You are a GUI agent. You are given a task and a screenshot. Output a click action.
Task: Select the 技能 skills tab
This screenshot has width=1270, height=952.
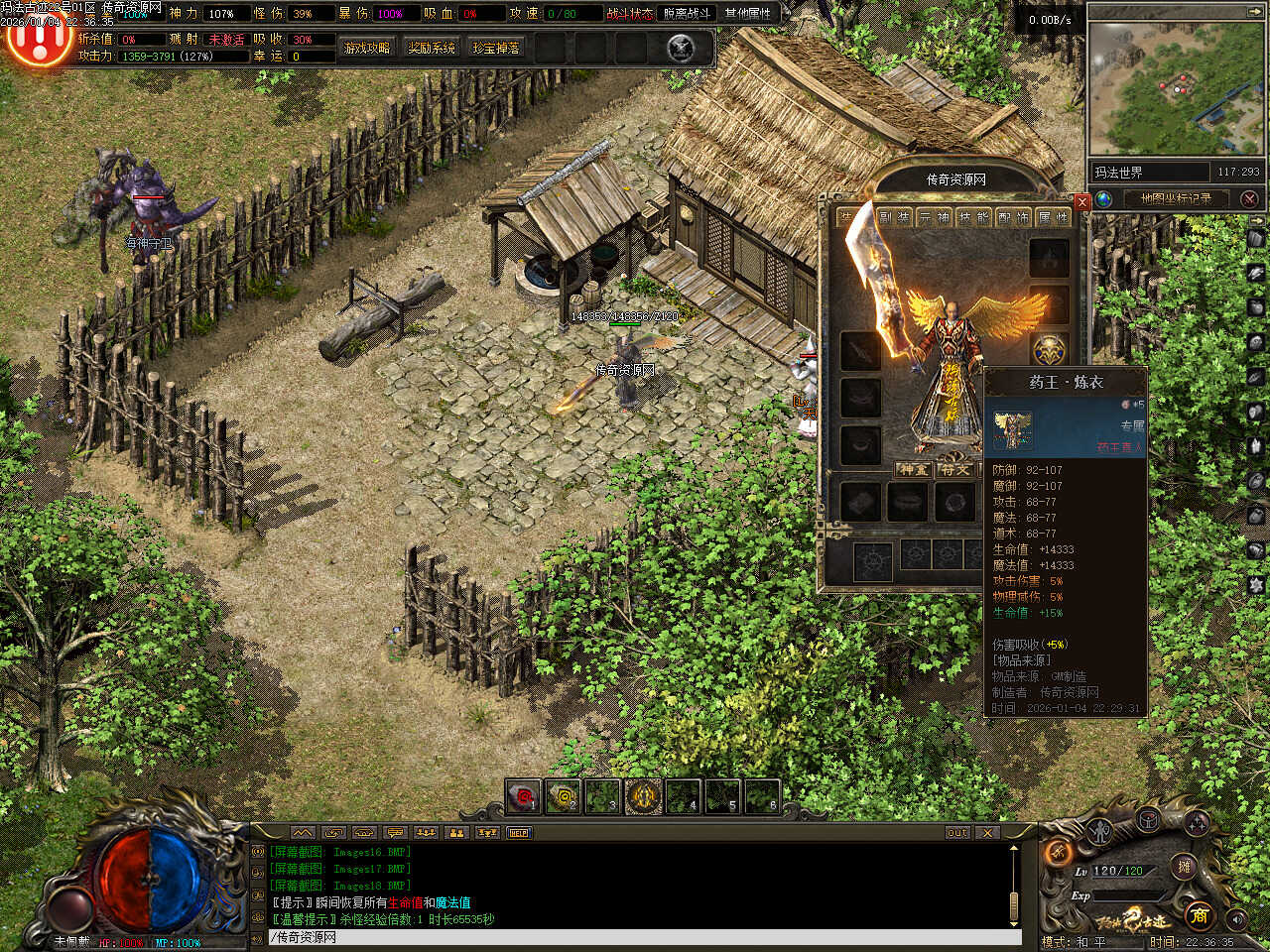(973, 217)
